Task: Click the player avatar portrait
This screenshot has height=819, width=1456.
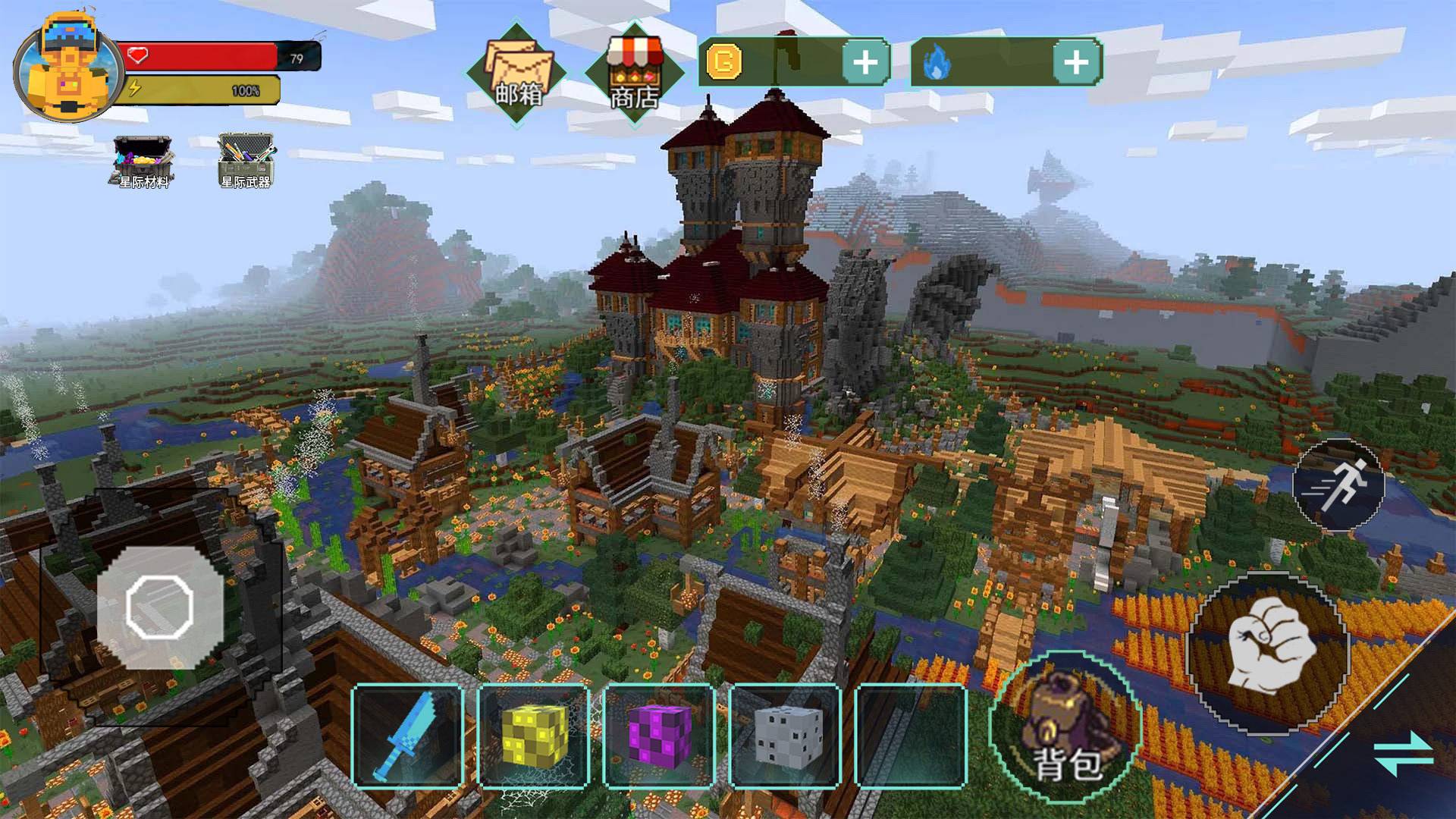Action: click(67, 70)
